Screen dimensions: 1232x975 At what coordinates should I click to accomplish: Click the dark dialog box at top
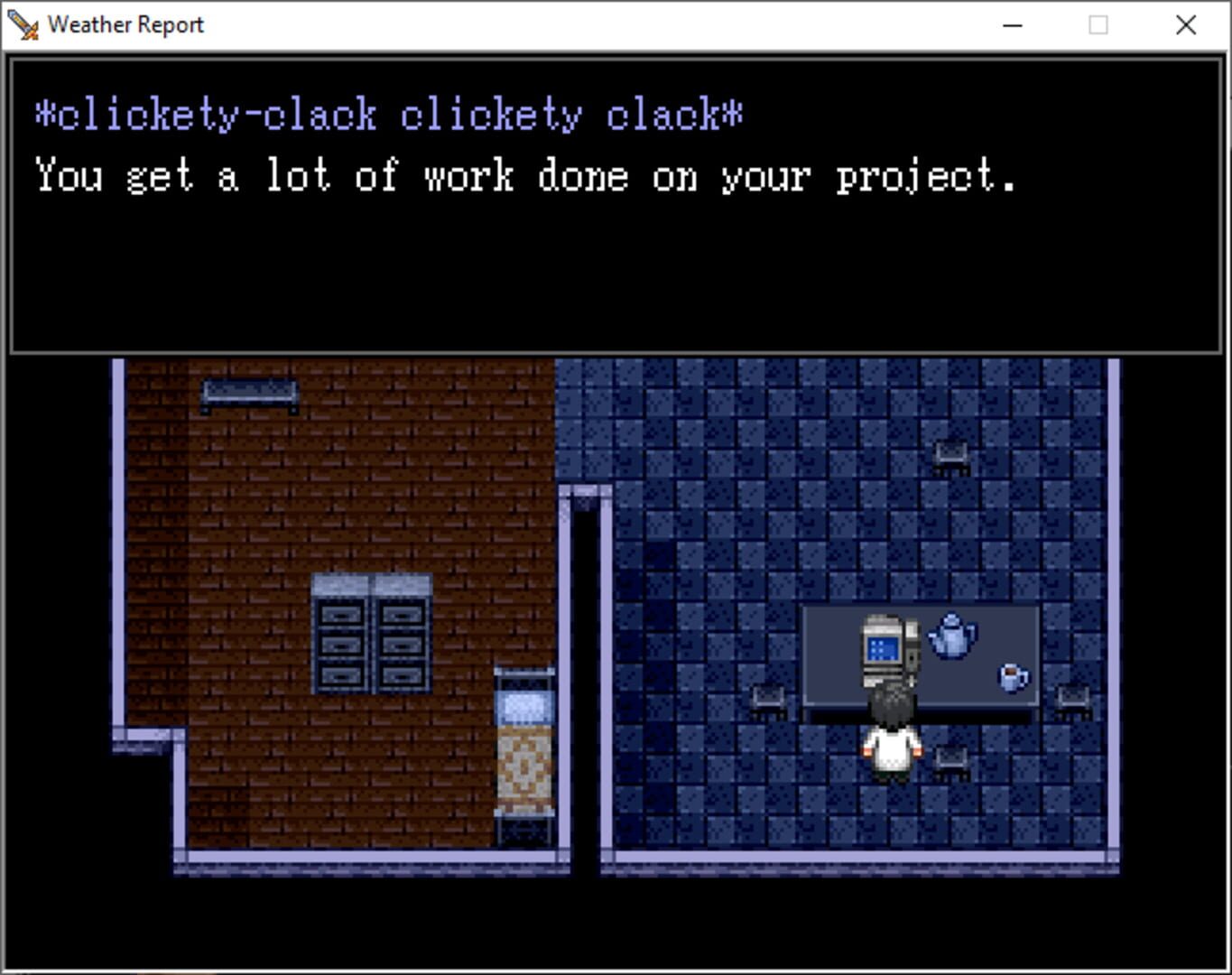[614, 271]
